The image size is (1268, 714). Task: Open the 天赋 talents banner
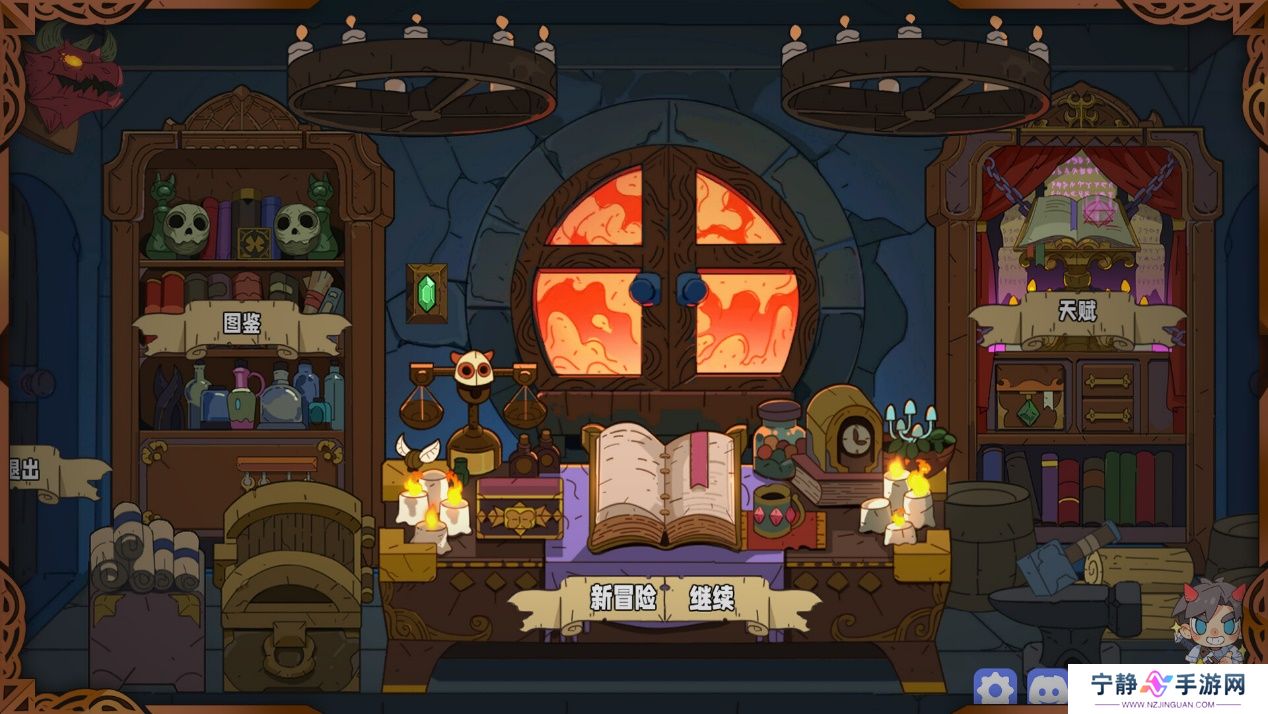pos(1077,311)
